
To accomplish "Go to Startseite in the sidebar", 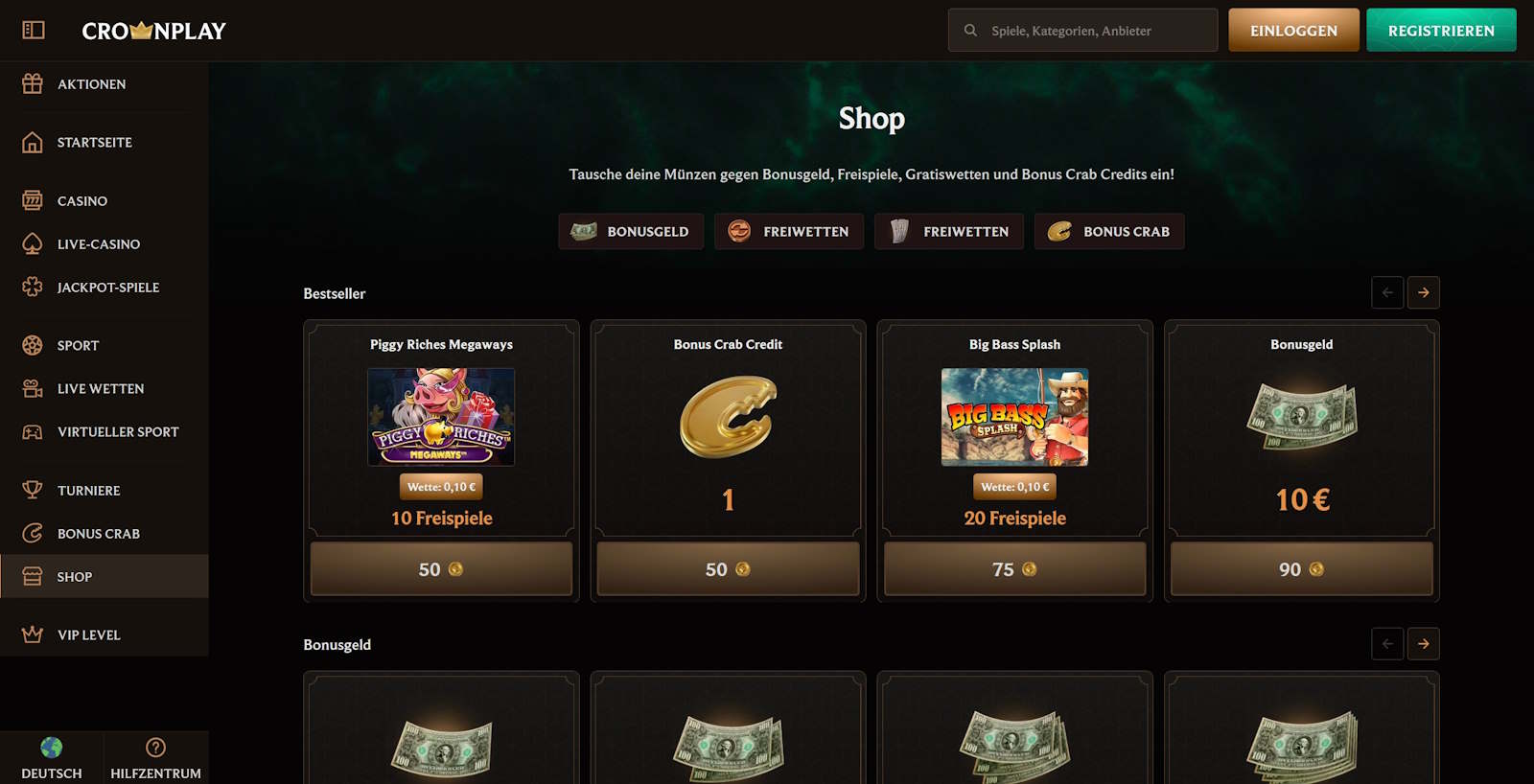I will tap(94, 143).
